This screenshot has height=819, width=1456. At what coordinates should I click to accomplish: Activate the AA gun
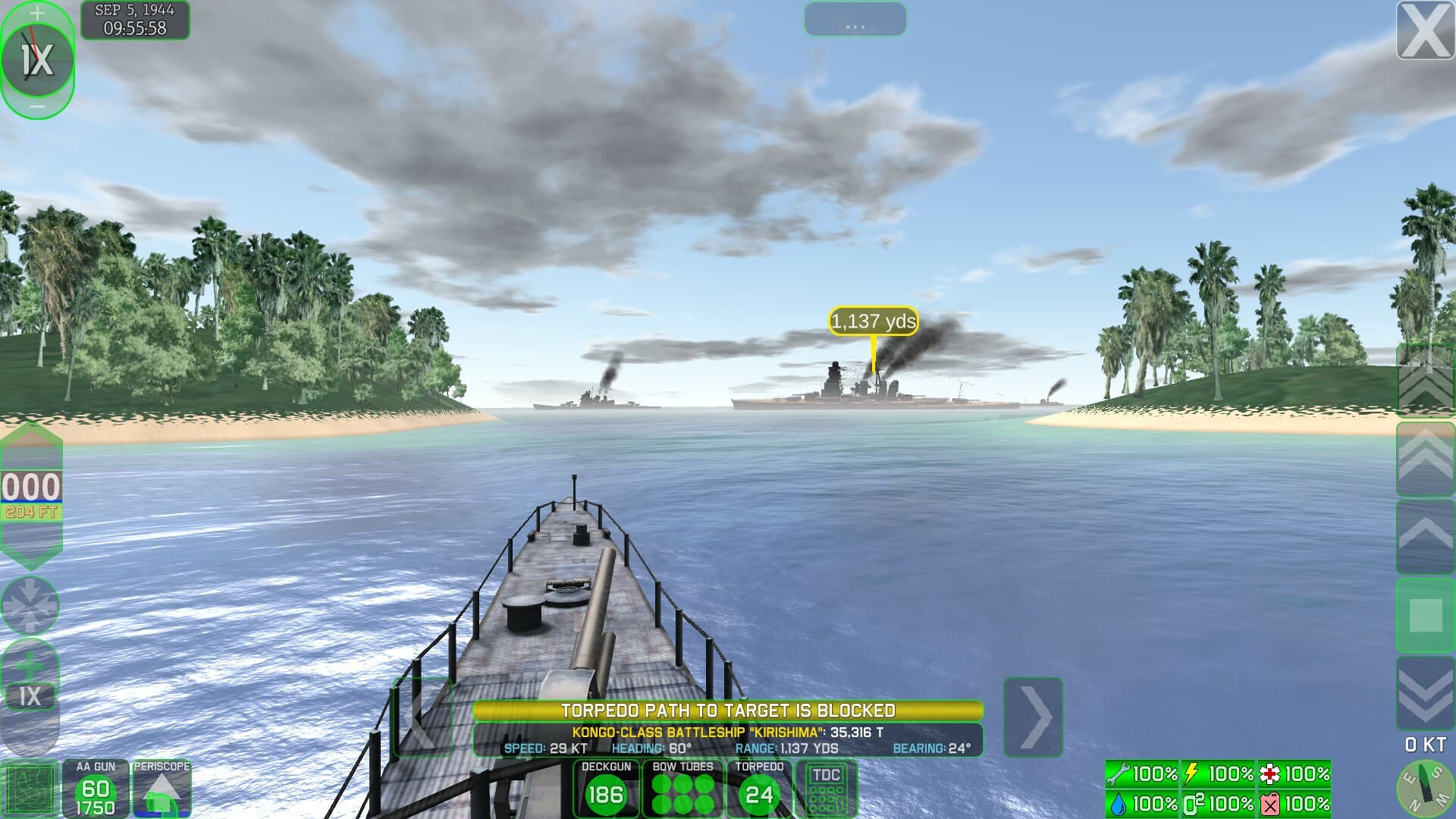click(96, 789)
